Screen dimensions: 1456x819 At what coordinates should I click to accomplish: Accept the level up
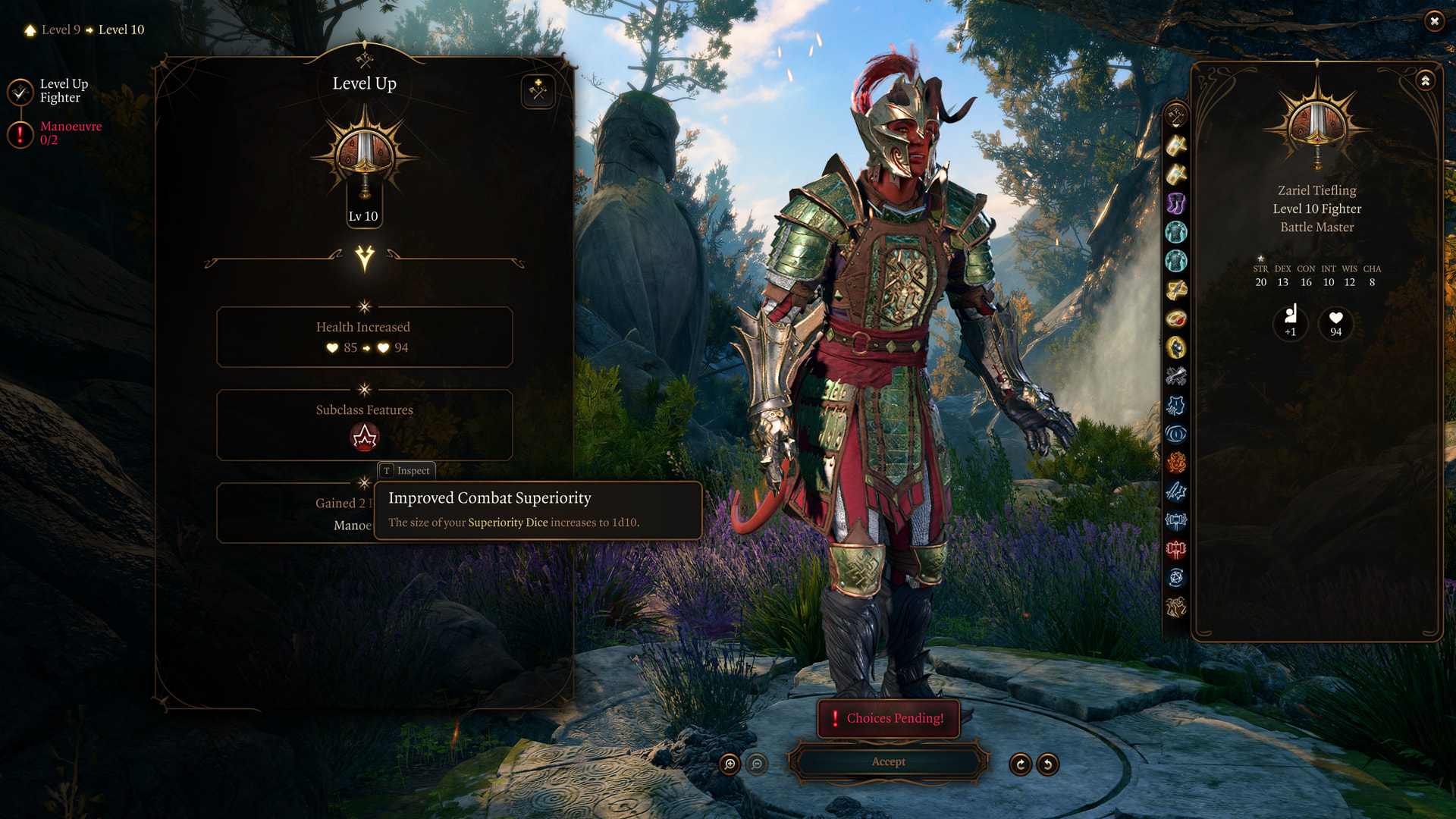(888, 761)
